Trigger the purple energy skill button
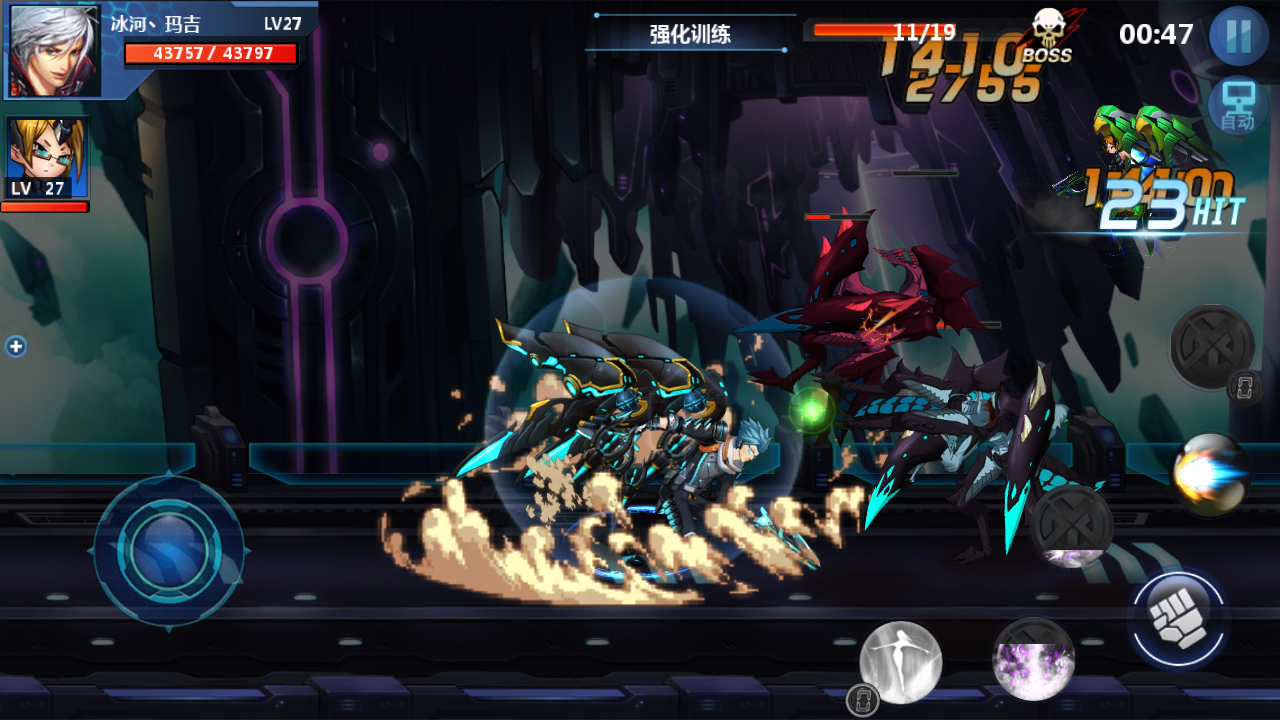 coord(1033,658)
